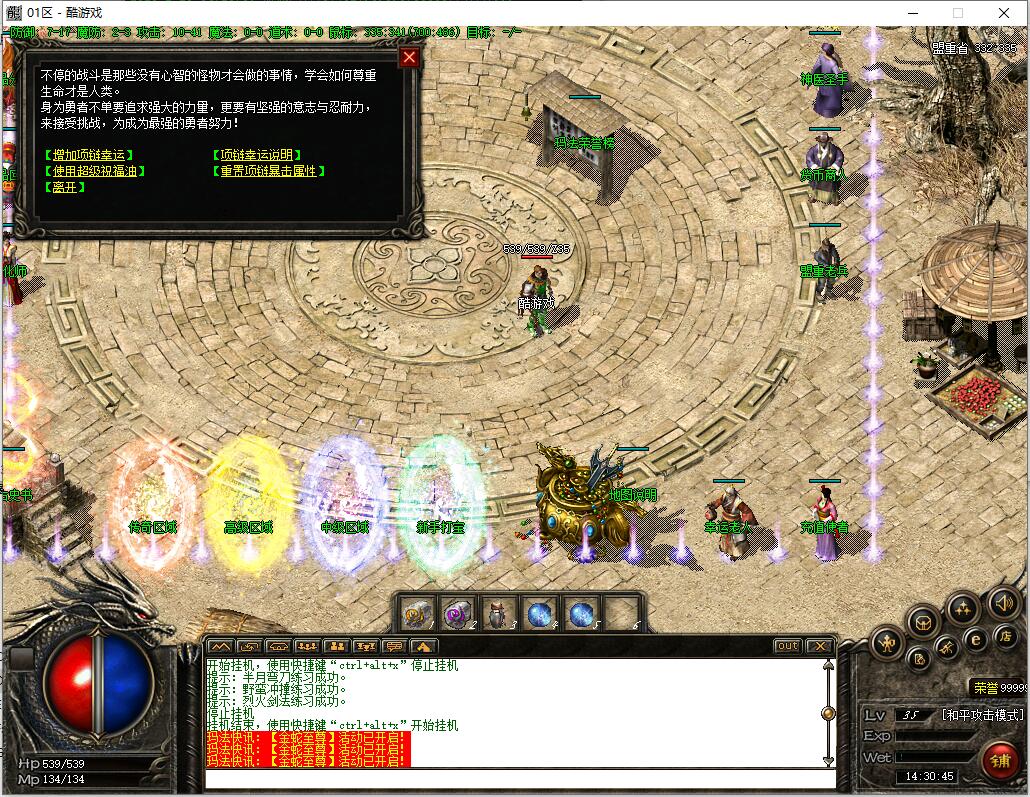Screen dimensions: 1030x797
Task: Click the round 'e' button
Action: click(x=977, y=639)
